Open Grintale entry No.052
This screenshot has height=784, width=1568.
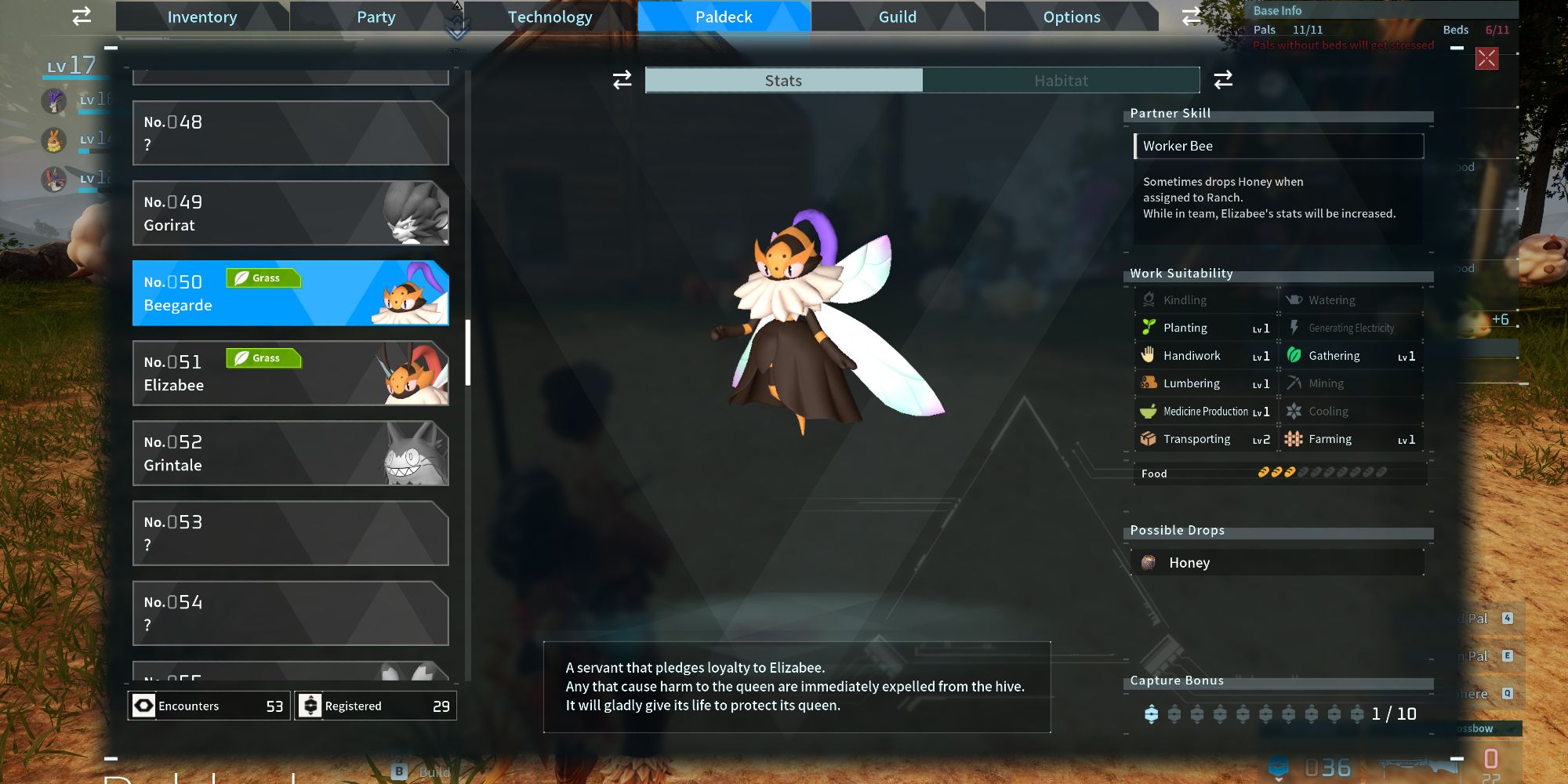[290, 453]
